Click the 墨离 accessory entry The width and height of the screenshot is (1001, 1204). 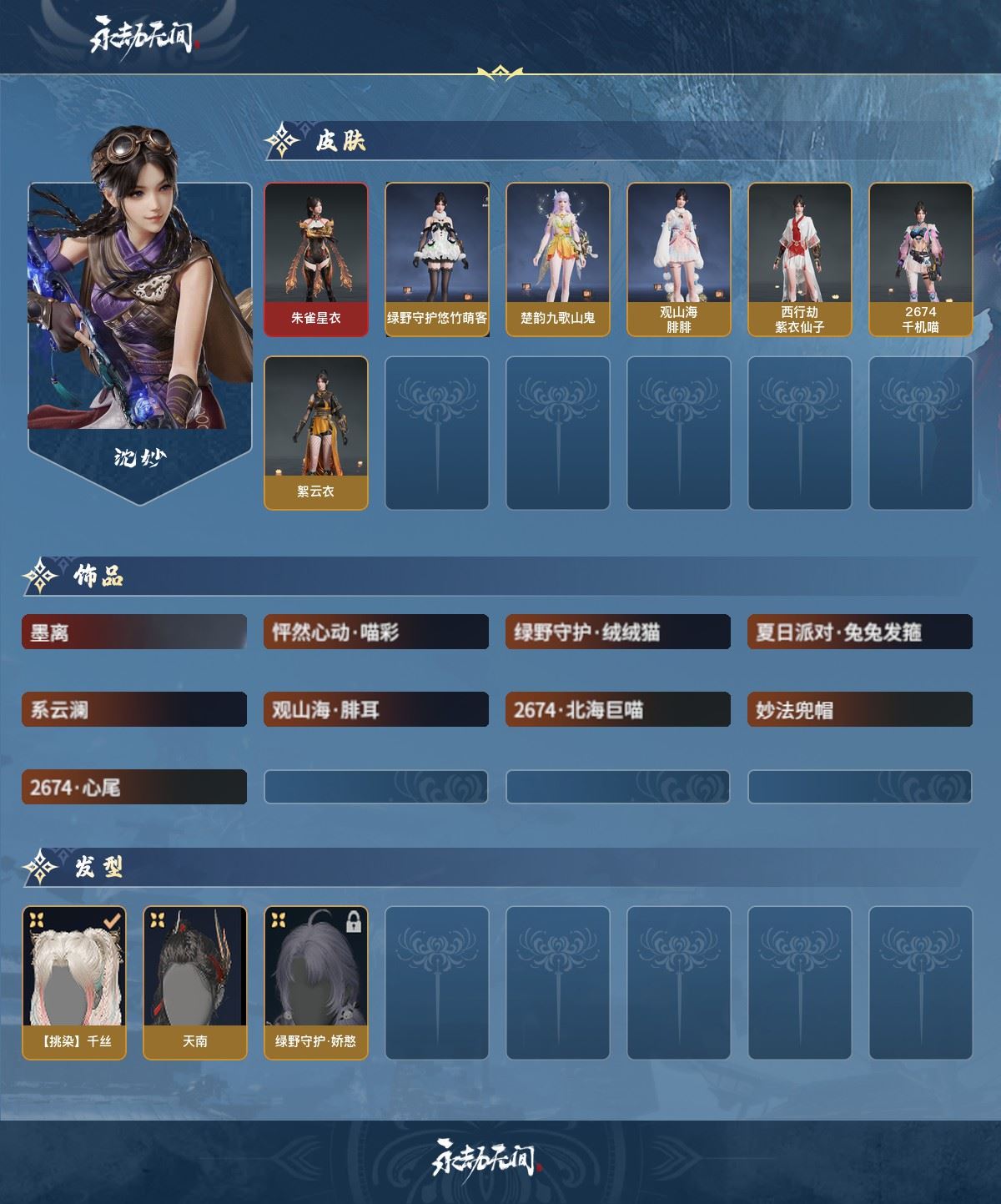[x=134, y=632]
